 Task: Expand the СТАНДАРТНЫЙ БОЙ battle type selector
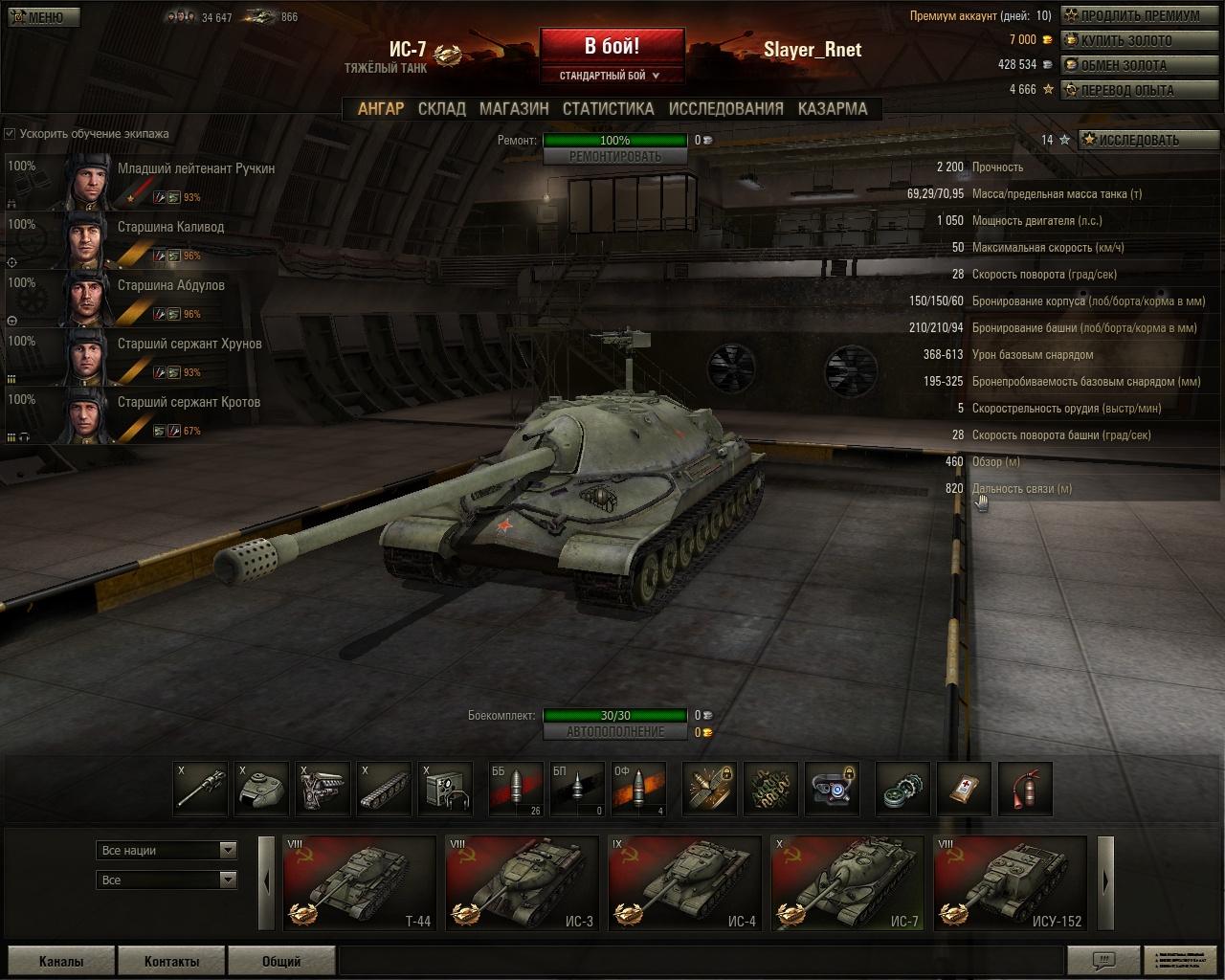[611, 76]
